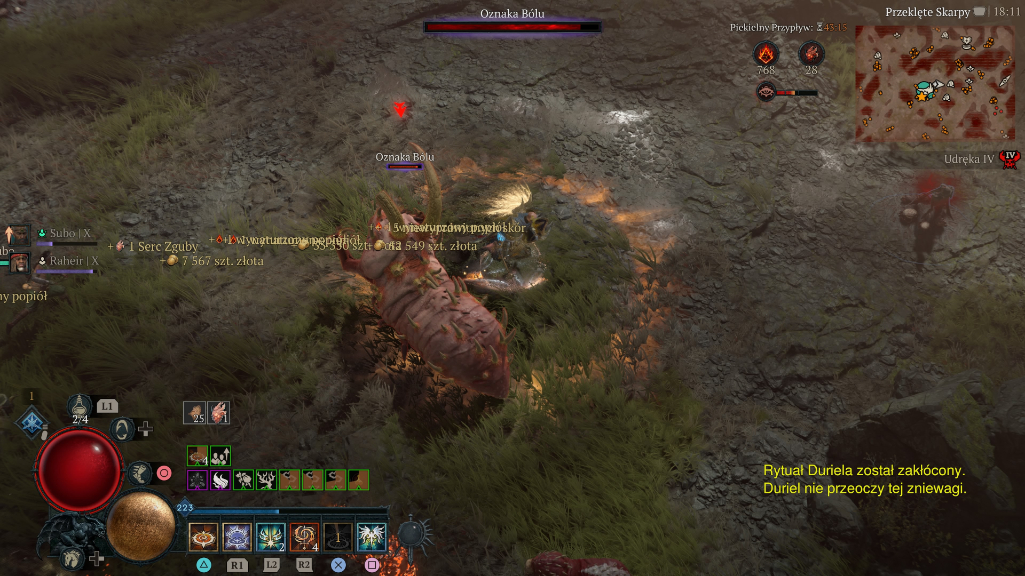The height and width of the screenshot is (576, 1025).
Task: Click the Udręka IV difficulty skull icon
Action: pos(1010,158)
